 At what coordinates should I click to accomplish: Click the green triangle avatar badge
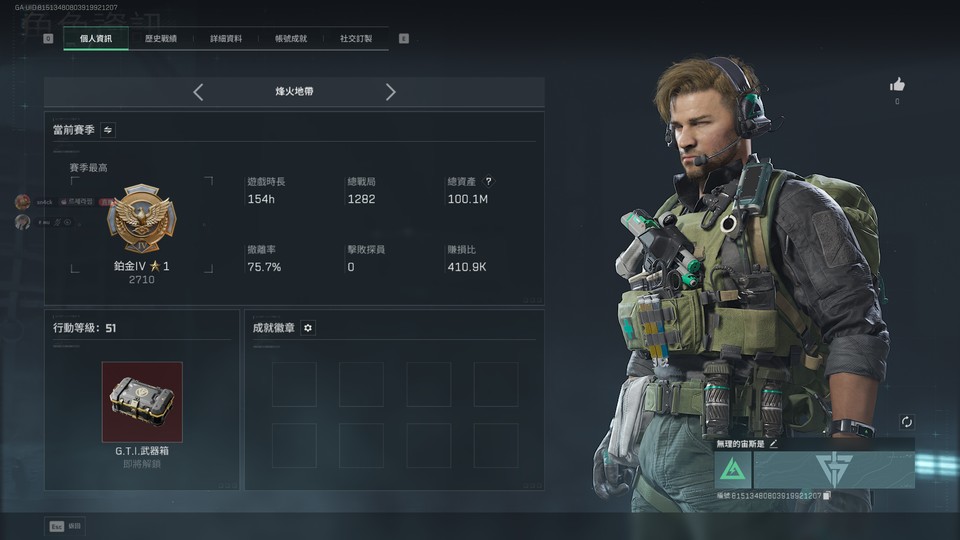pos(733,470)
